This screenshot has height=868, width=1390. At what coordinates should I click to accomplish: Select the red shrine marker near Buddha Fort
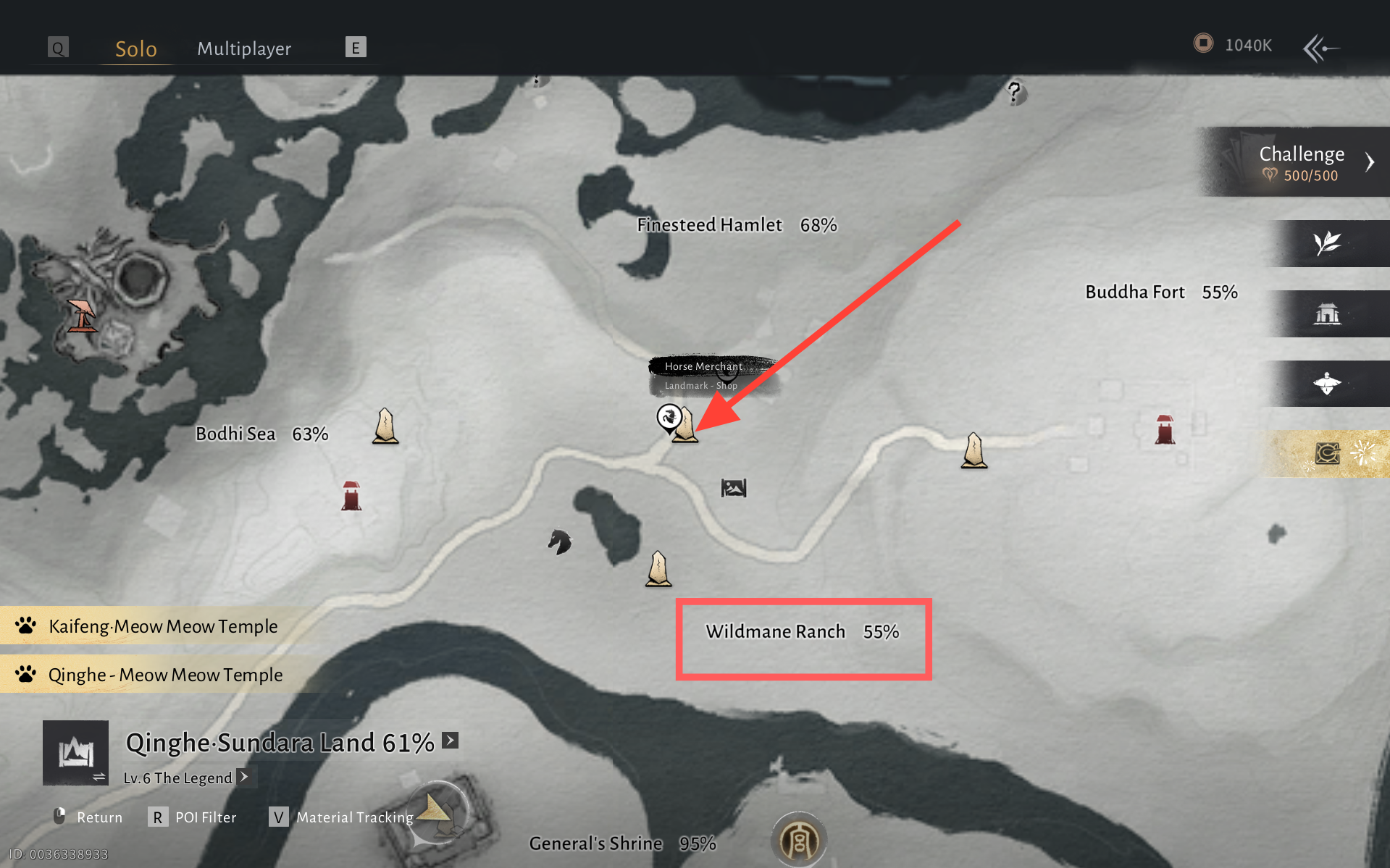coord(1165,429)
